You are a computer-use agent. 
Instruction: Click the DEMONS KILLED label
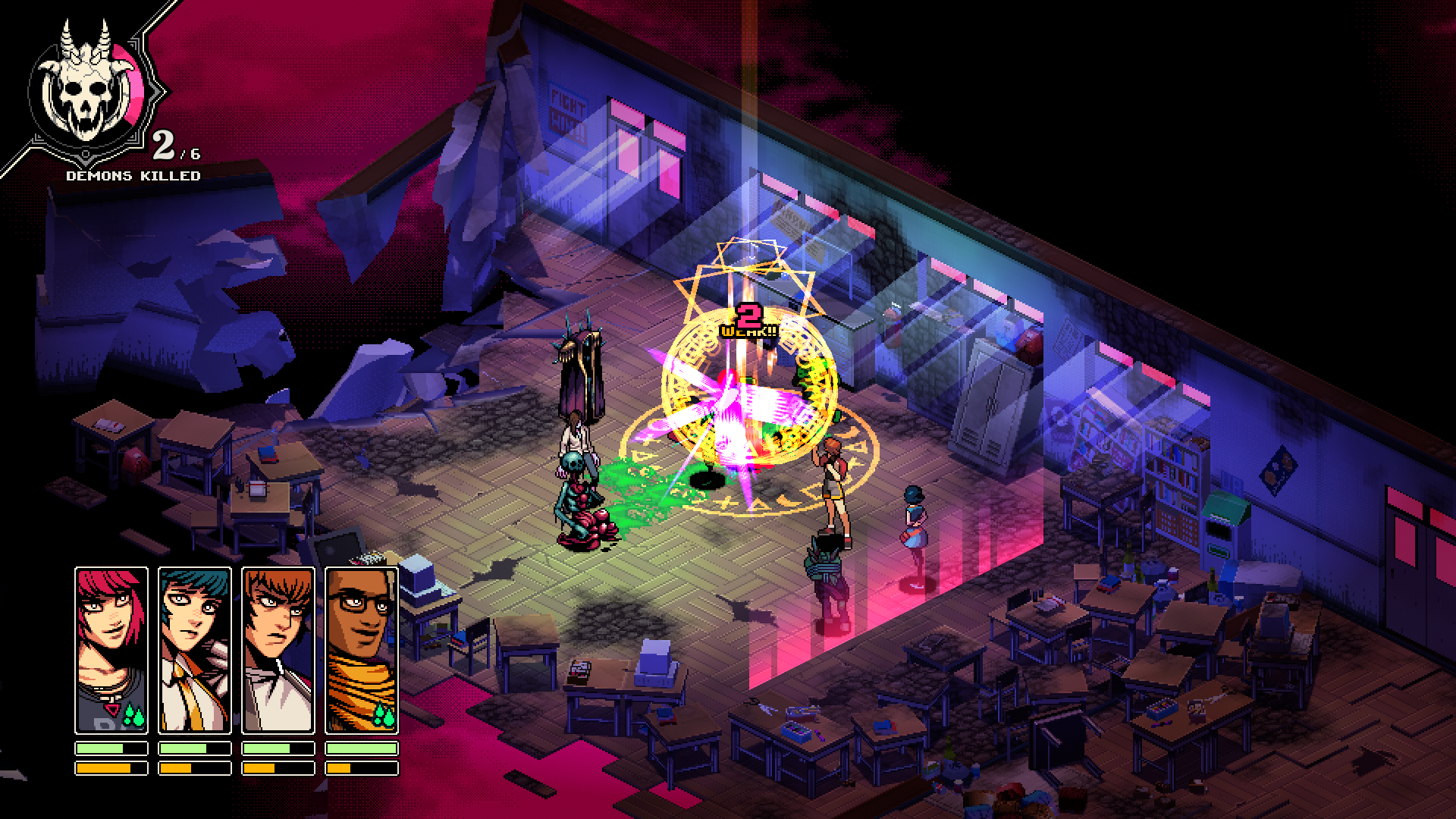click(x=133, y=176)
